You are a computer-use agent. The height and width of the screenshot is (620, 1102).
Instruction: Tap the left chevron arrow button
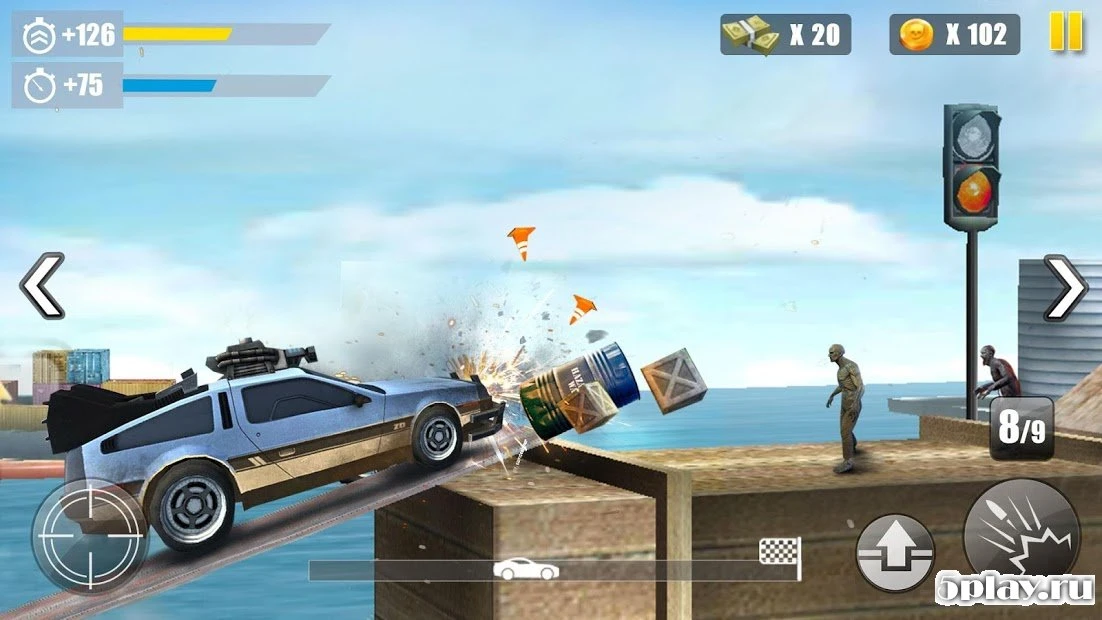(42, 286)
